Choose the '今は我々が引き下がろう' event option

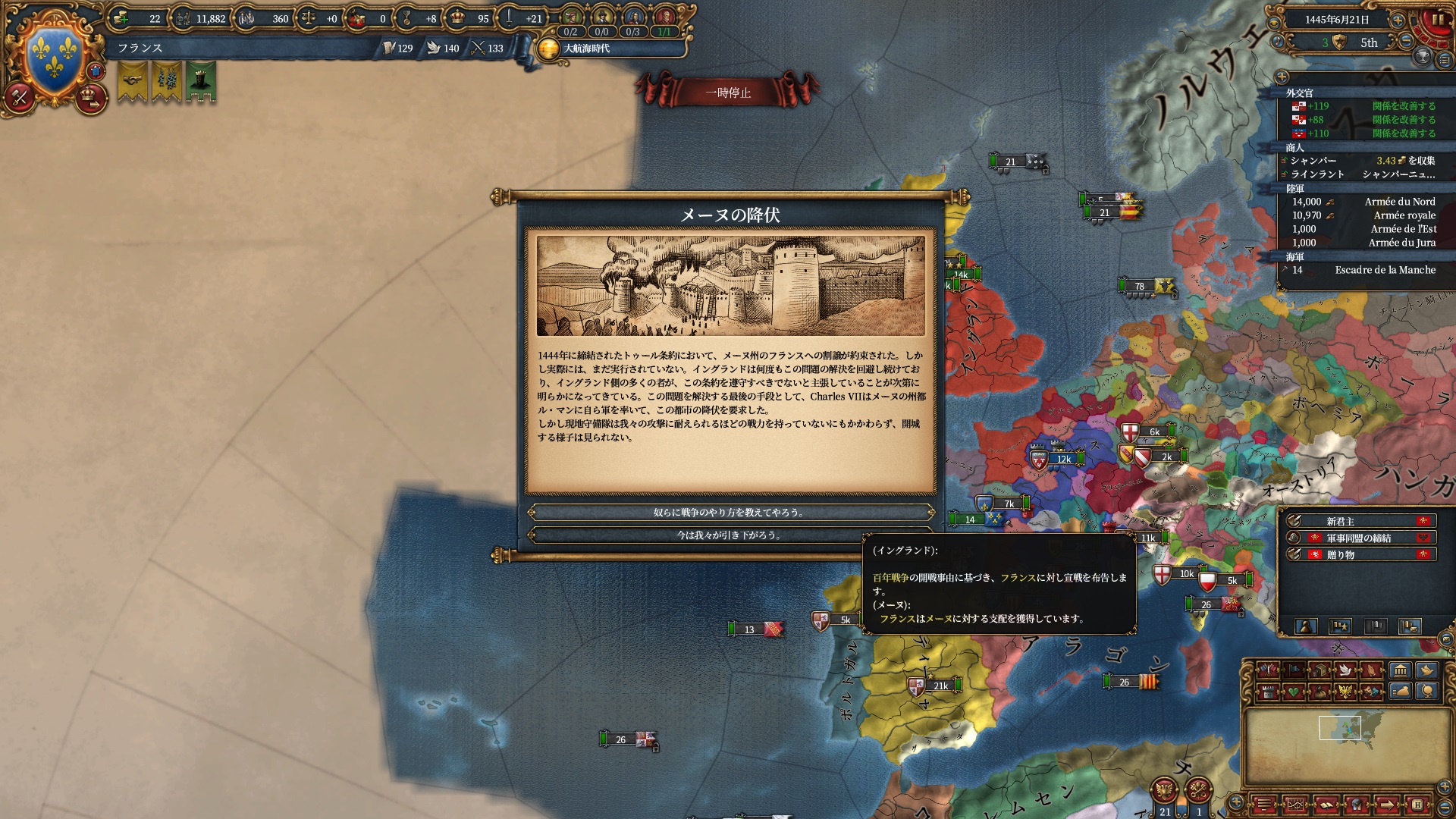point(730,535)
